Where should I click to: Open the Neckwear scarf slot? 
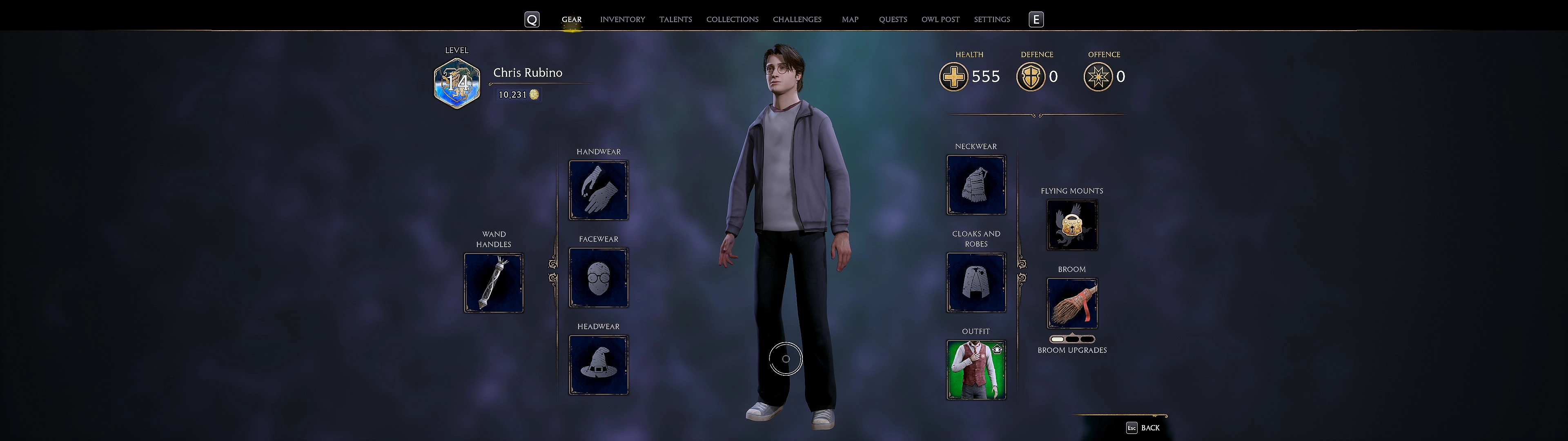976,185
